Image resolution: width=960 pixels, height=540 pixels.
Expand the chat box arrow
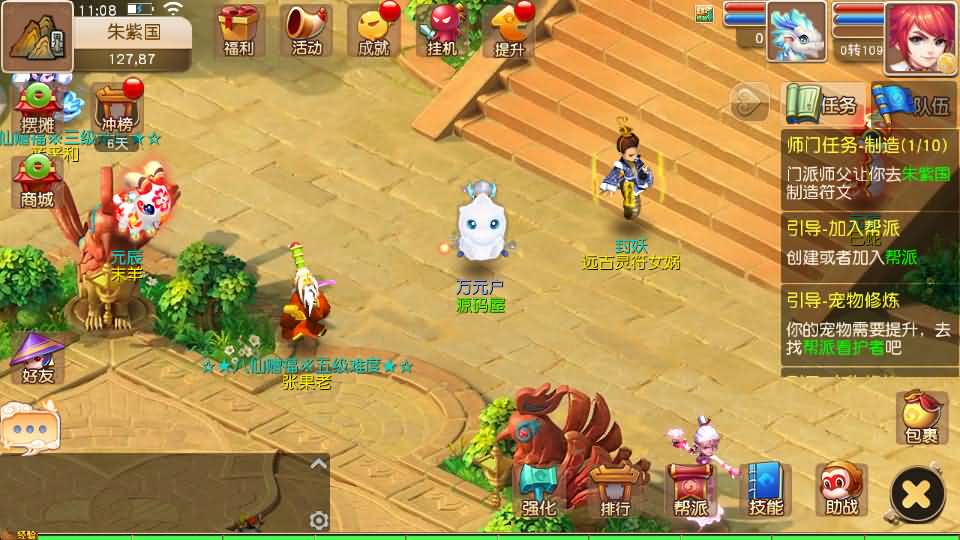point(318,463)
